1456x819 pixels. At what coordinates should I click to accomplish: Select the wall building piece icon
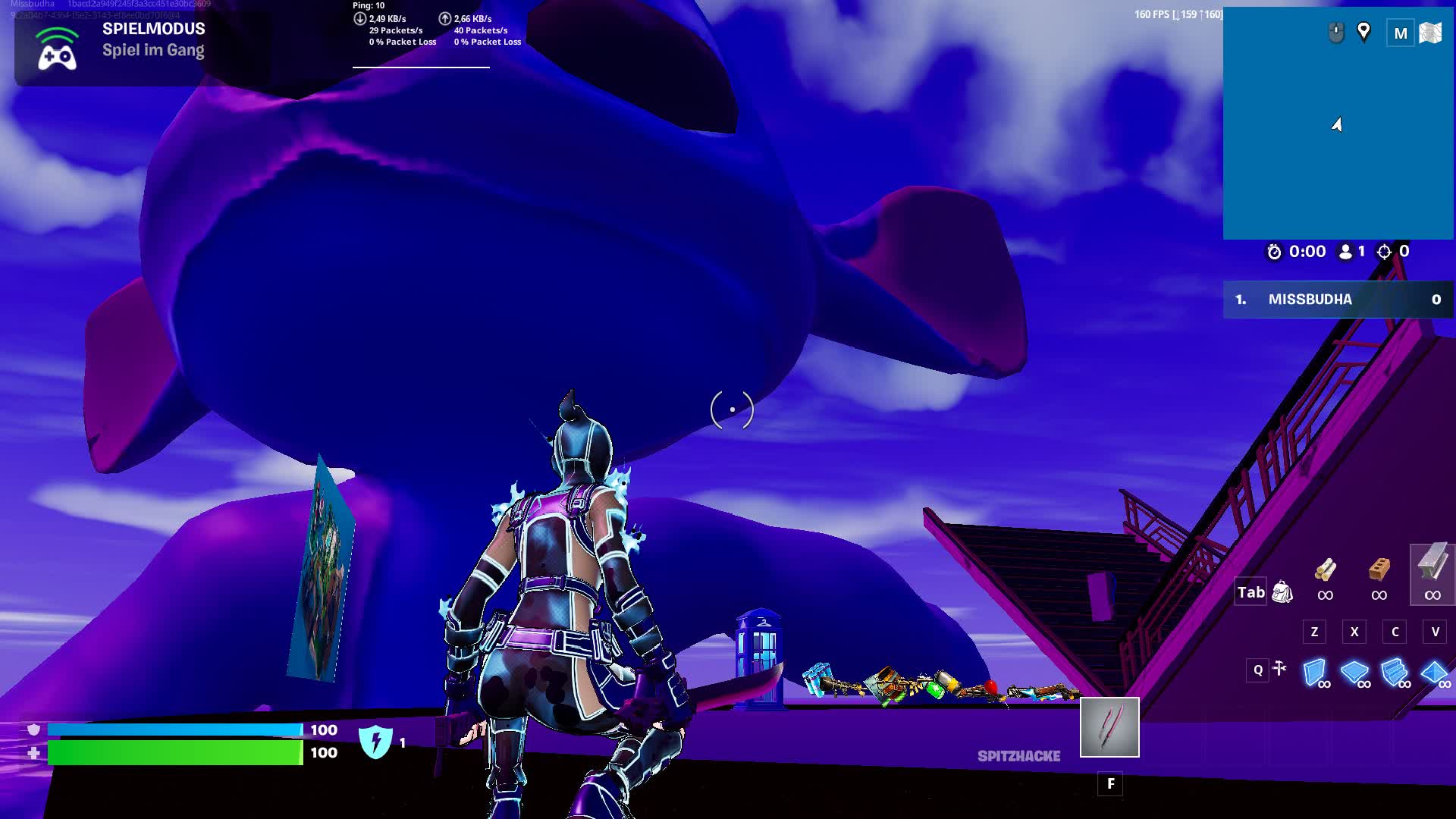[x=1315, y=669]
